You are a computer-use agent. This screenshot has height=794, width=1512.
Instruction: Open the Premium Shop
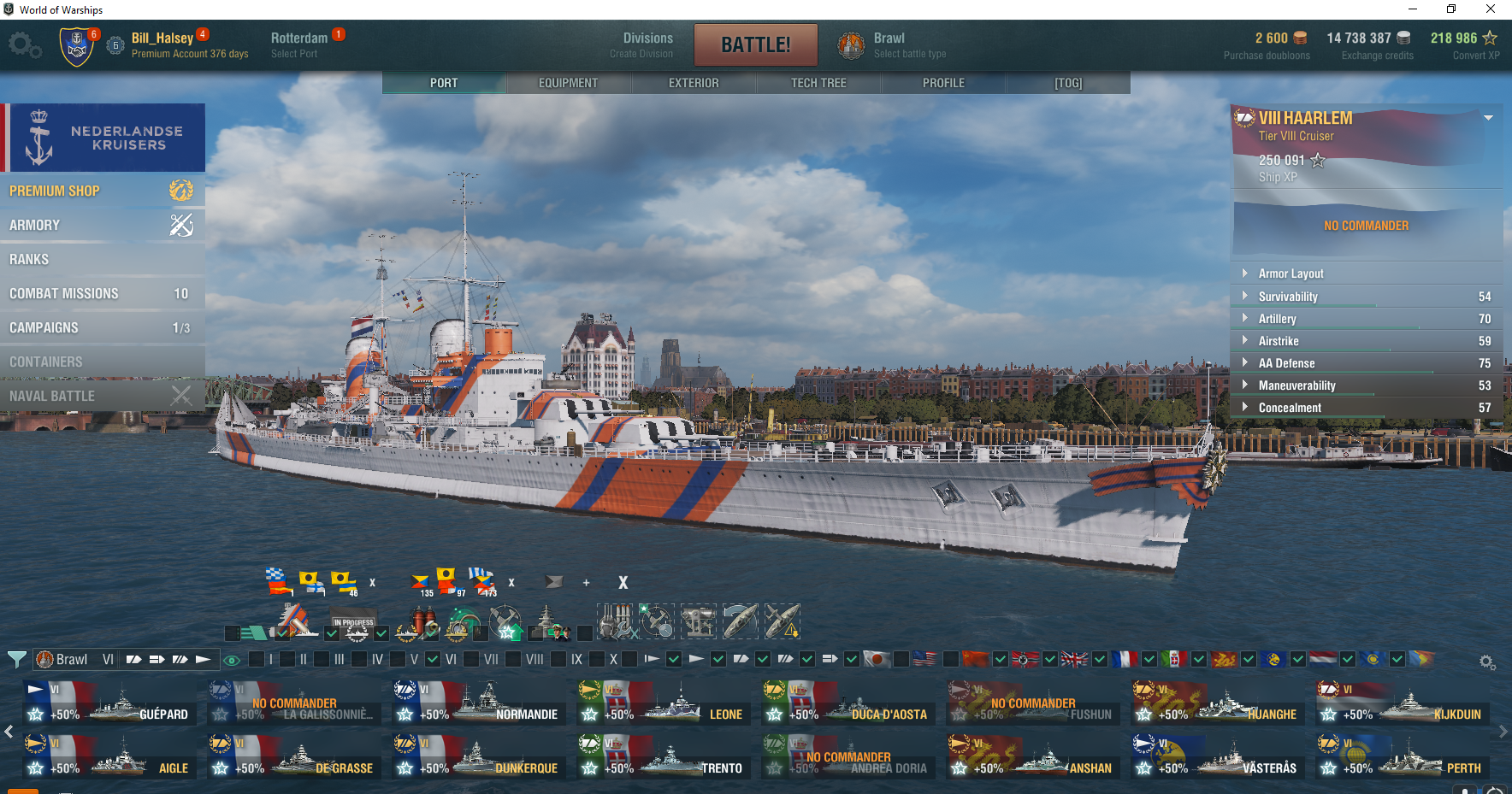[x=101, y=191]
